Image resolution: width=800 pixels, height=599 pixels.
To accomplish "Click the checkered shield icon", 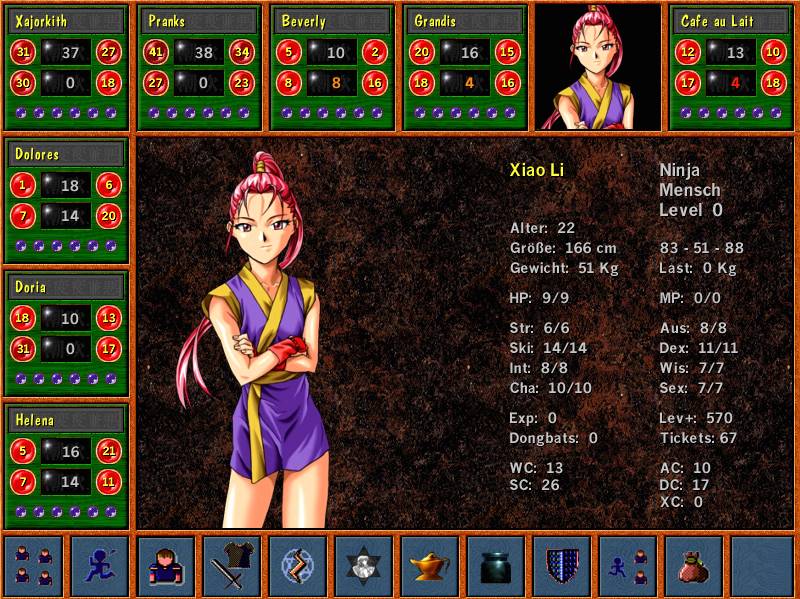I will pyautogui.click(x=562, y=565).
